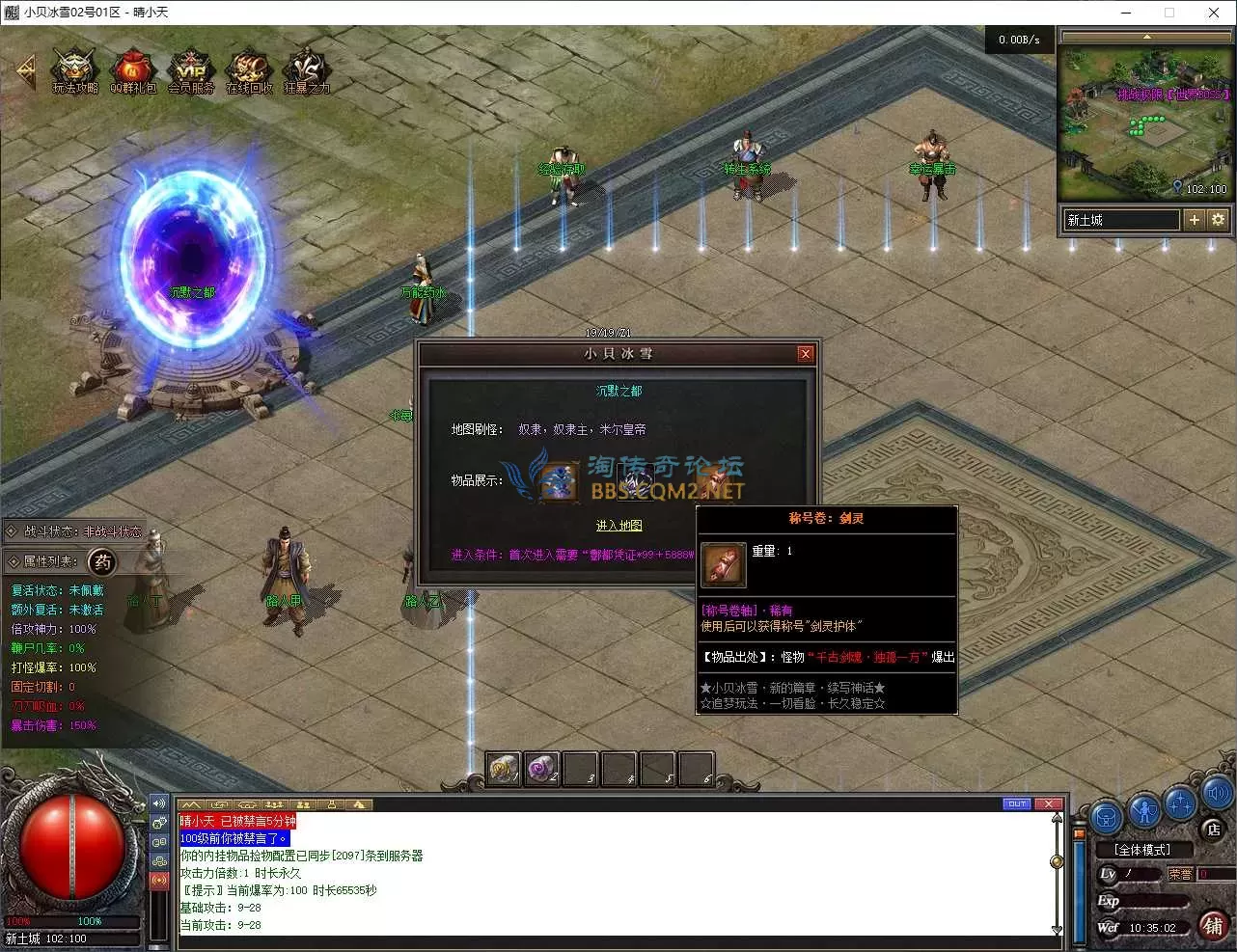Open the skills button with three stars

[1181, 802]
